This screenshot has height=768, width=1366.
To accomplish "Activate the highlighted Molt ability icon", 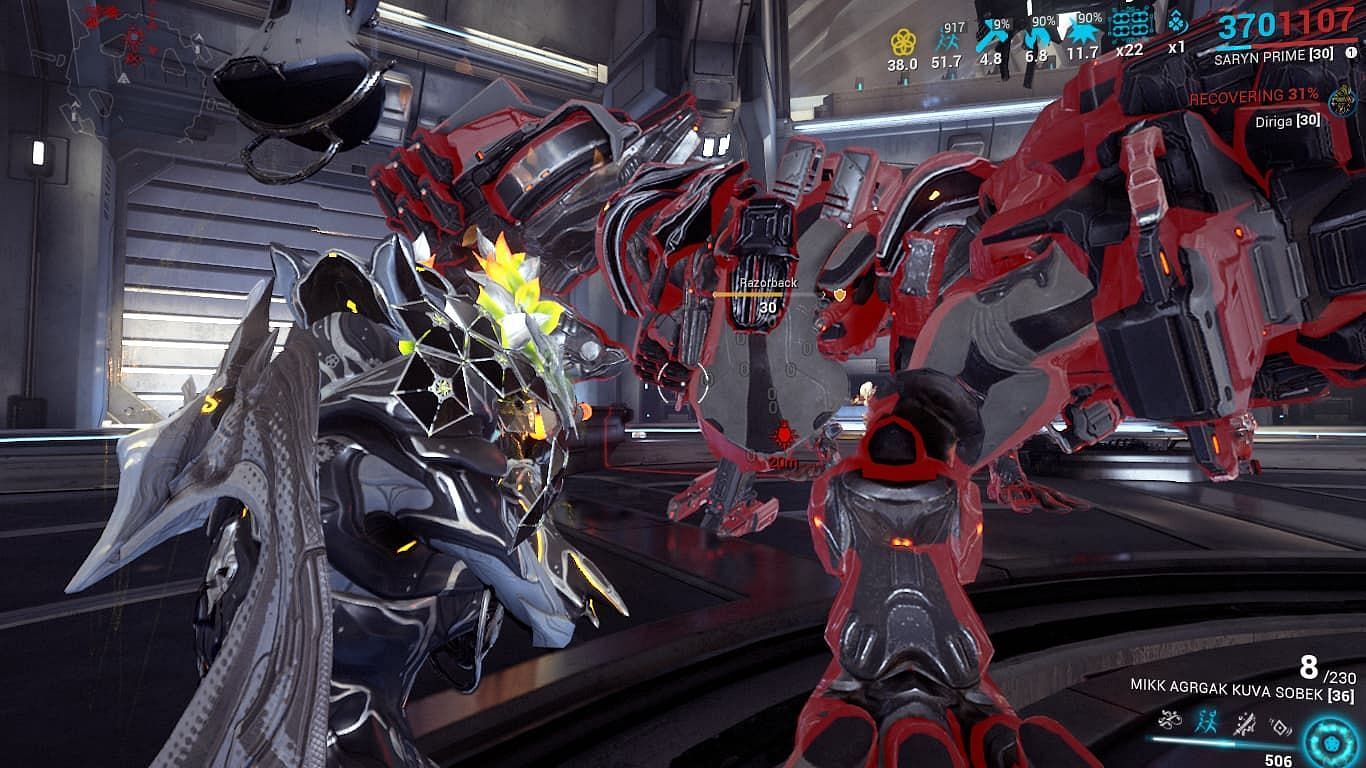I will 1207,718.
